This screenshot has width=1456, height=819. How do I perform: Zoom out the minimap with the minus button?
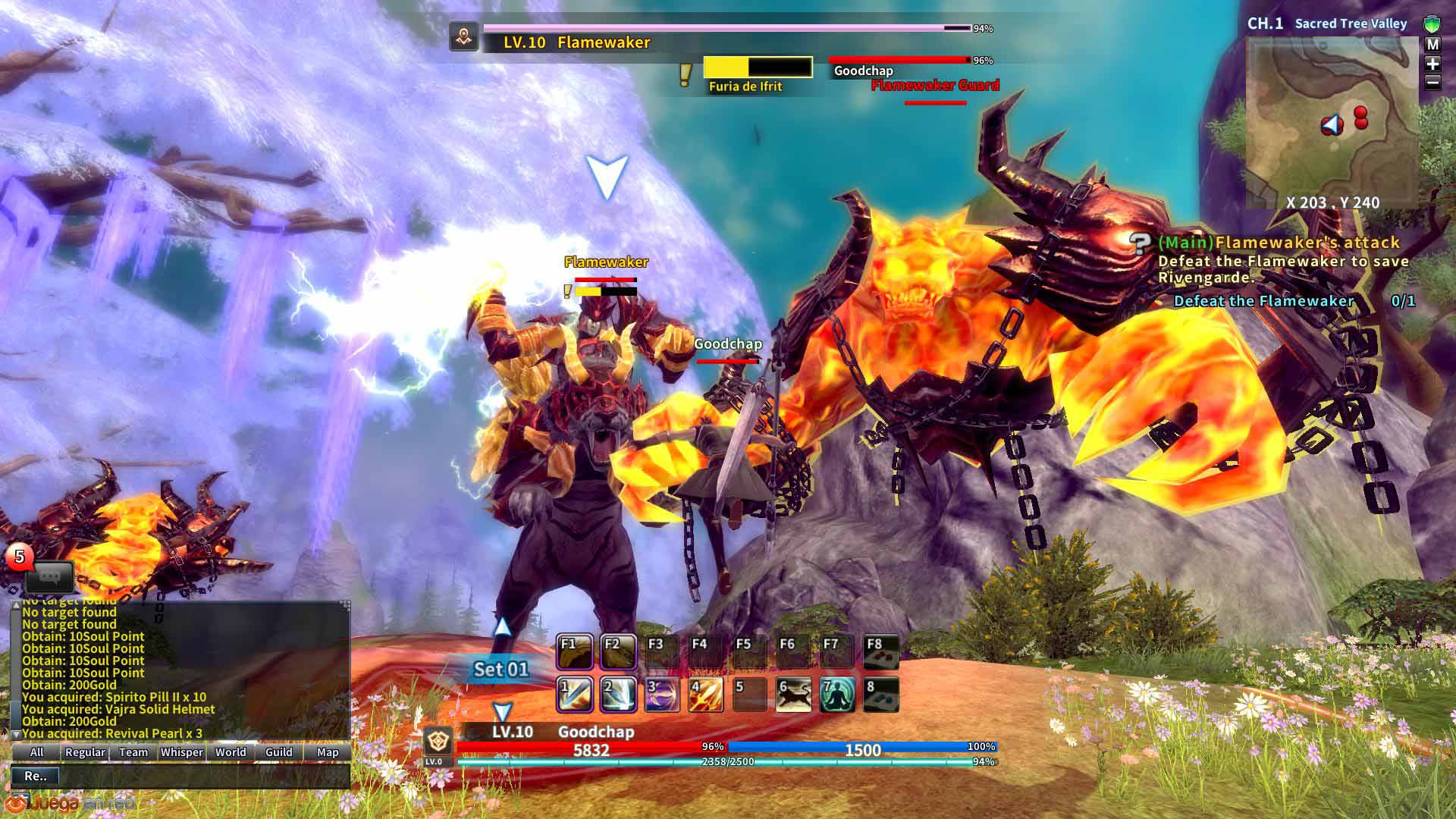point(1432,83)
